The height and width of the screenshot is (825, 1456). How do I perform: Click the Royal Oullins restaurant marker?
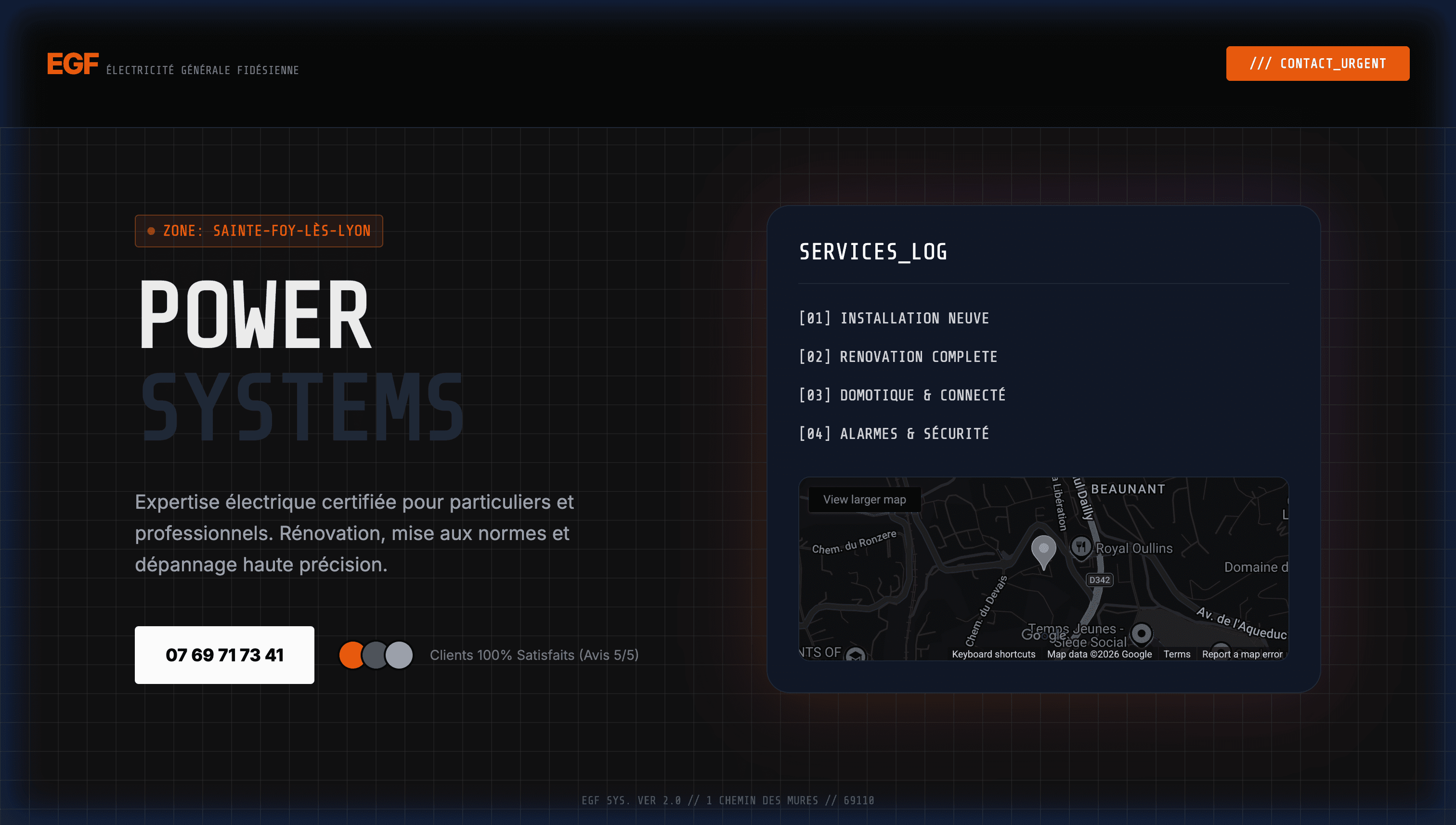point(1081,547)
